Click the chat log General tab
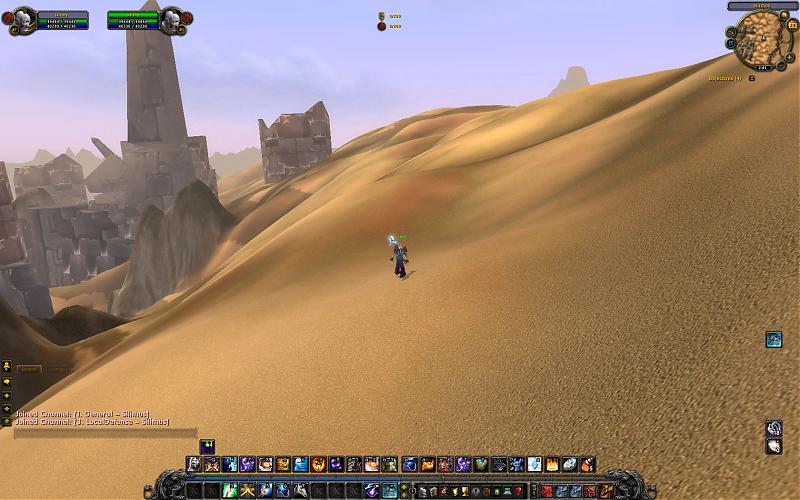Viewport: 800px width, 500px height. click(29, 369)
